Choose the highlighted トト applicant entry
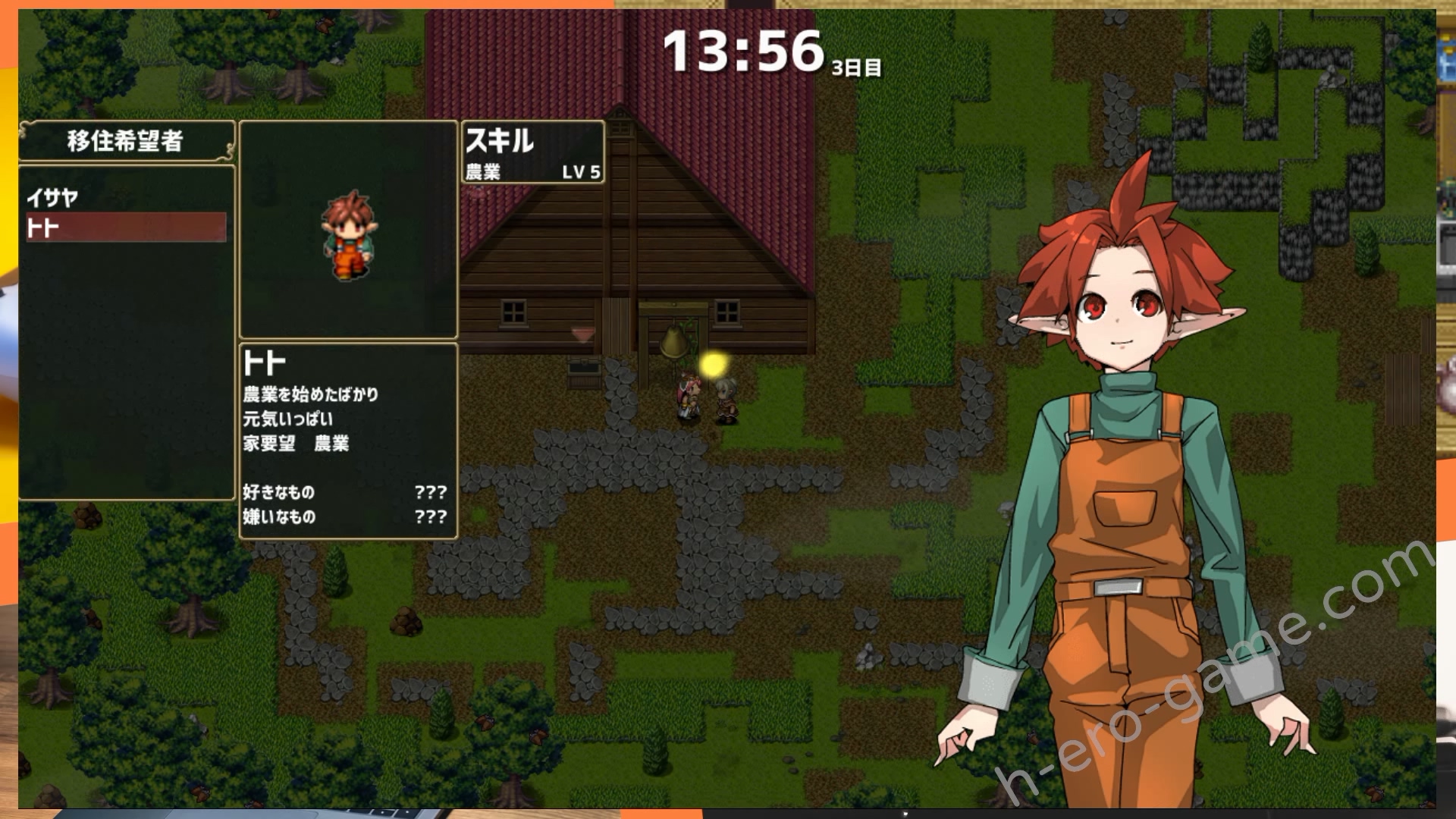1456x819 pixels. tap(125, 227)
